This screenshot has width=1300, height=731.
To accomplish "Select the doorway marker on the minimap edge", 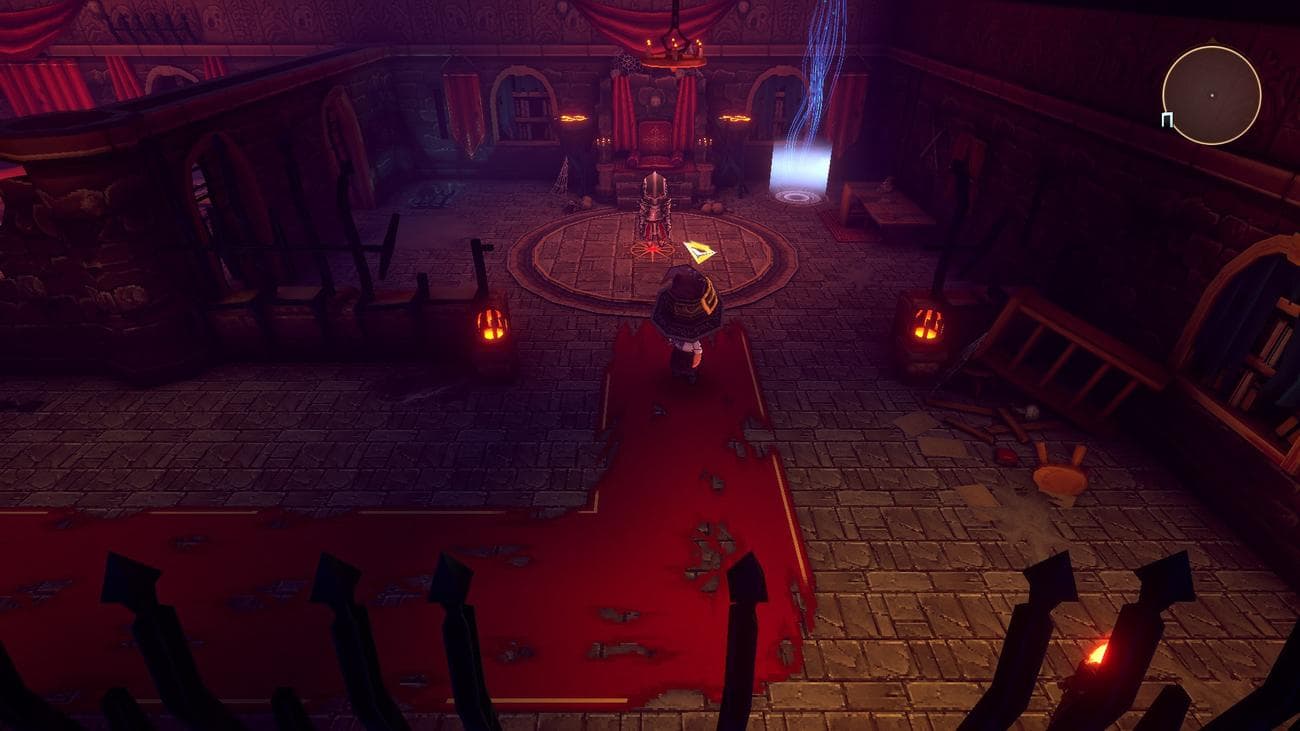I will pos(1167,120).
